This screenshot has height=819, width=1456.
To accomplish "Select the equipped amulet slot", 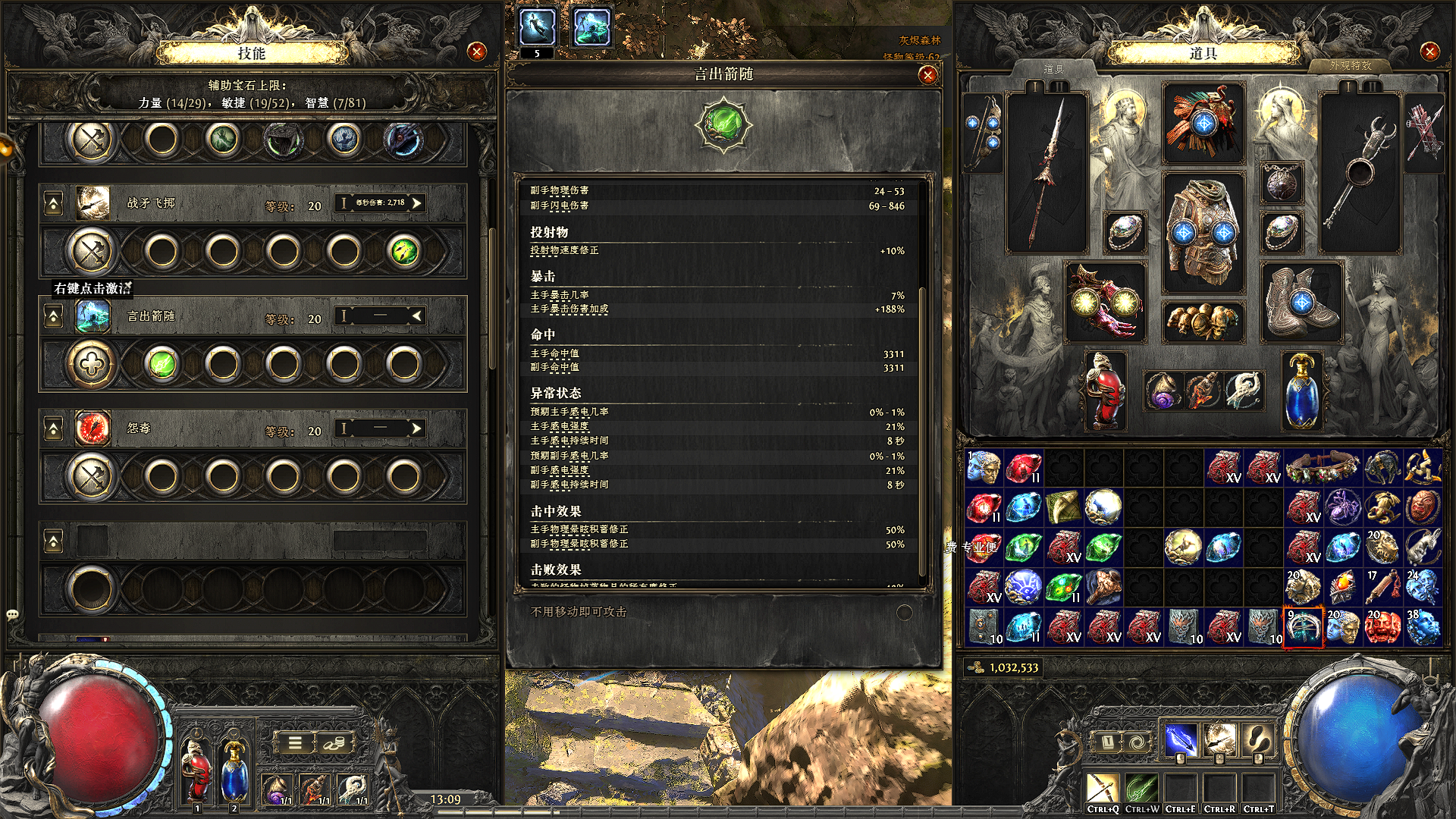I will [1282, 184].
